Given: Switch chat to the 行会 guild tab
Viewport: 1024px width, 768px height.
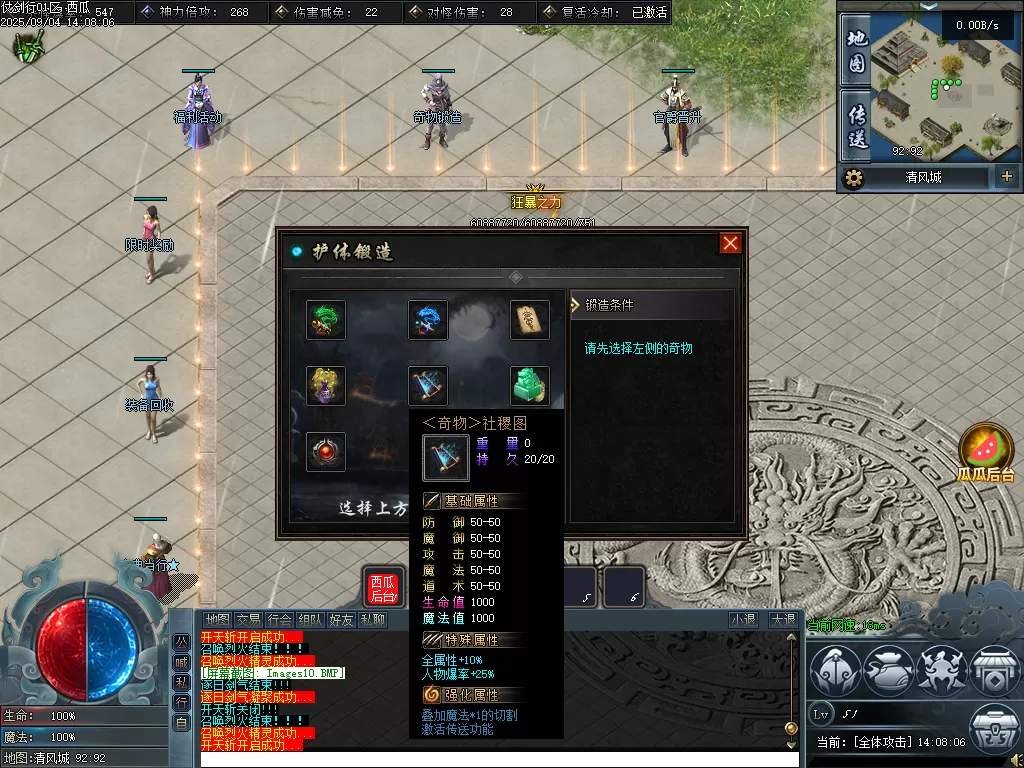Looking at the screenshot, I should pos(280,620).
